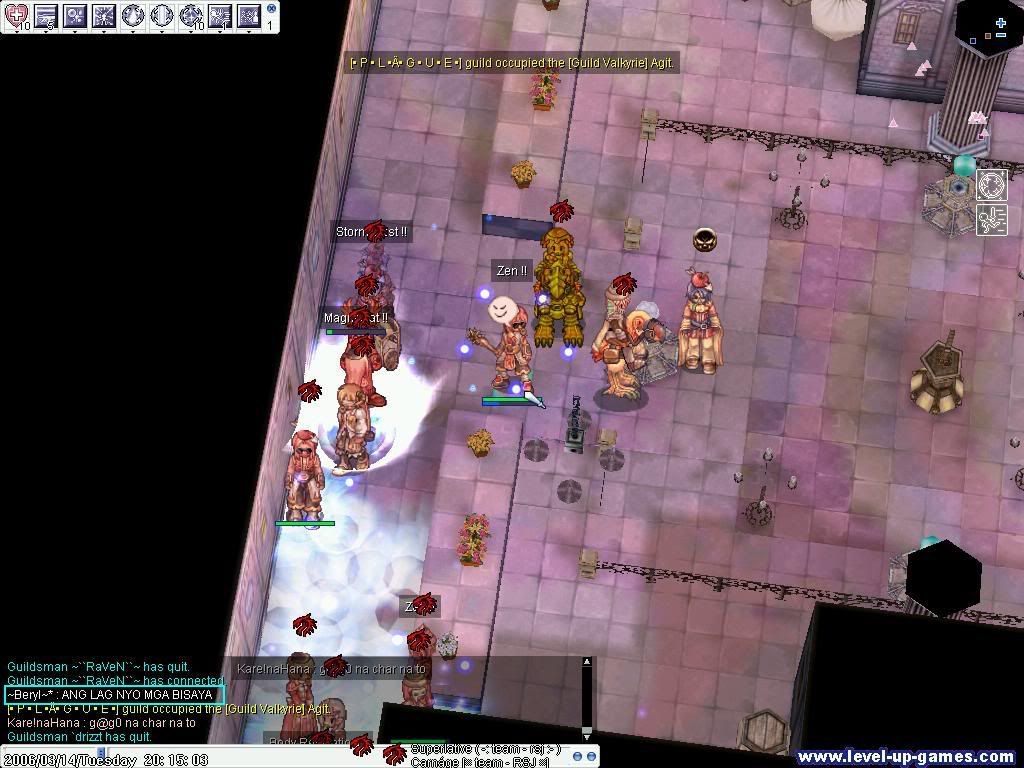Viewport: 1024px width, 768px height.
Task: Zoom out the minimap with minus button
Action: pos(1001,37)
